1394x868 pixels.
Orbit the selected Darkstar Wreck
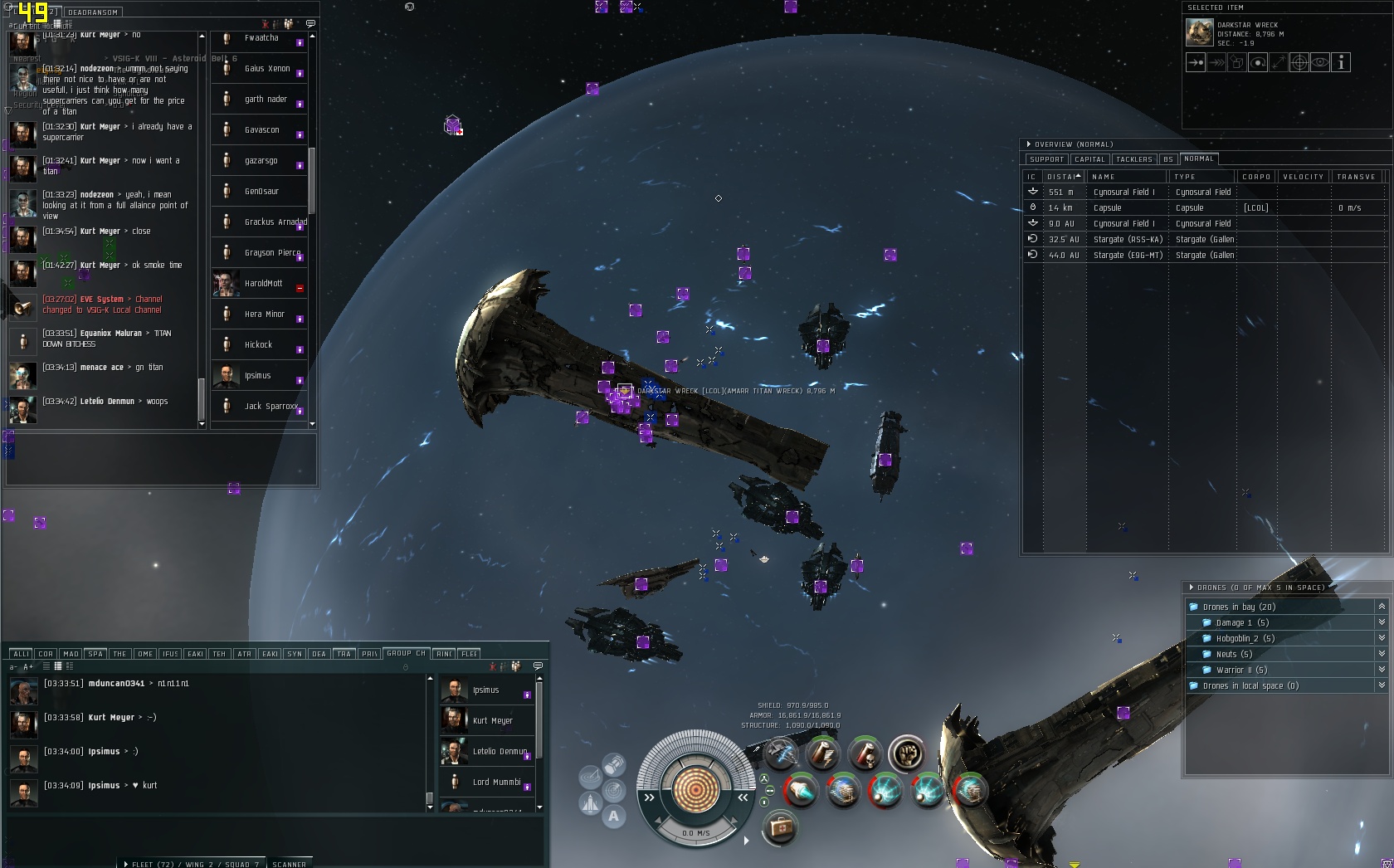pos(1258,63)
